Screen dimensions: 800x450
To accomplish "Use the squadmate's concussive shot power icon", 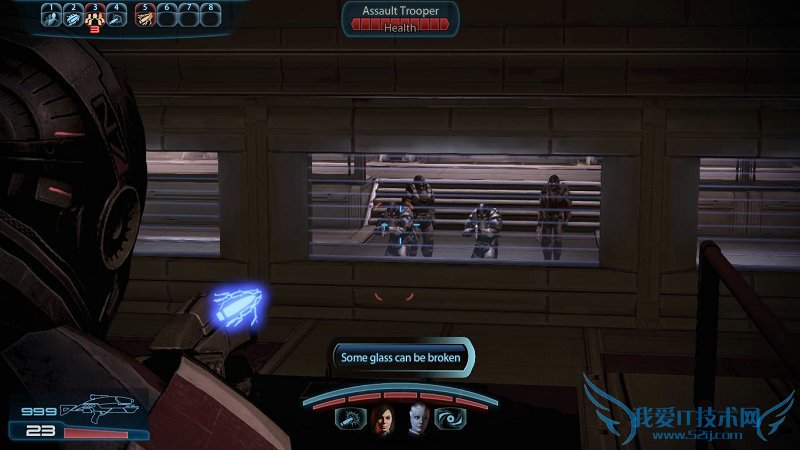I will (349, 420).
